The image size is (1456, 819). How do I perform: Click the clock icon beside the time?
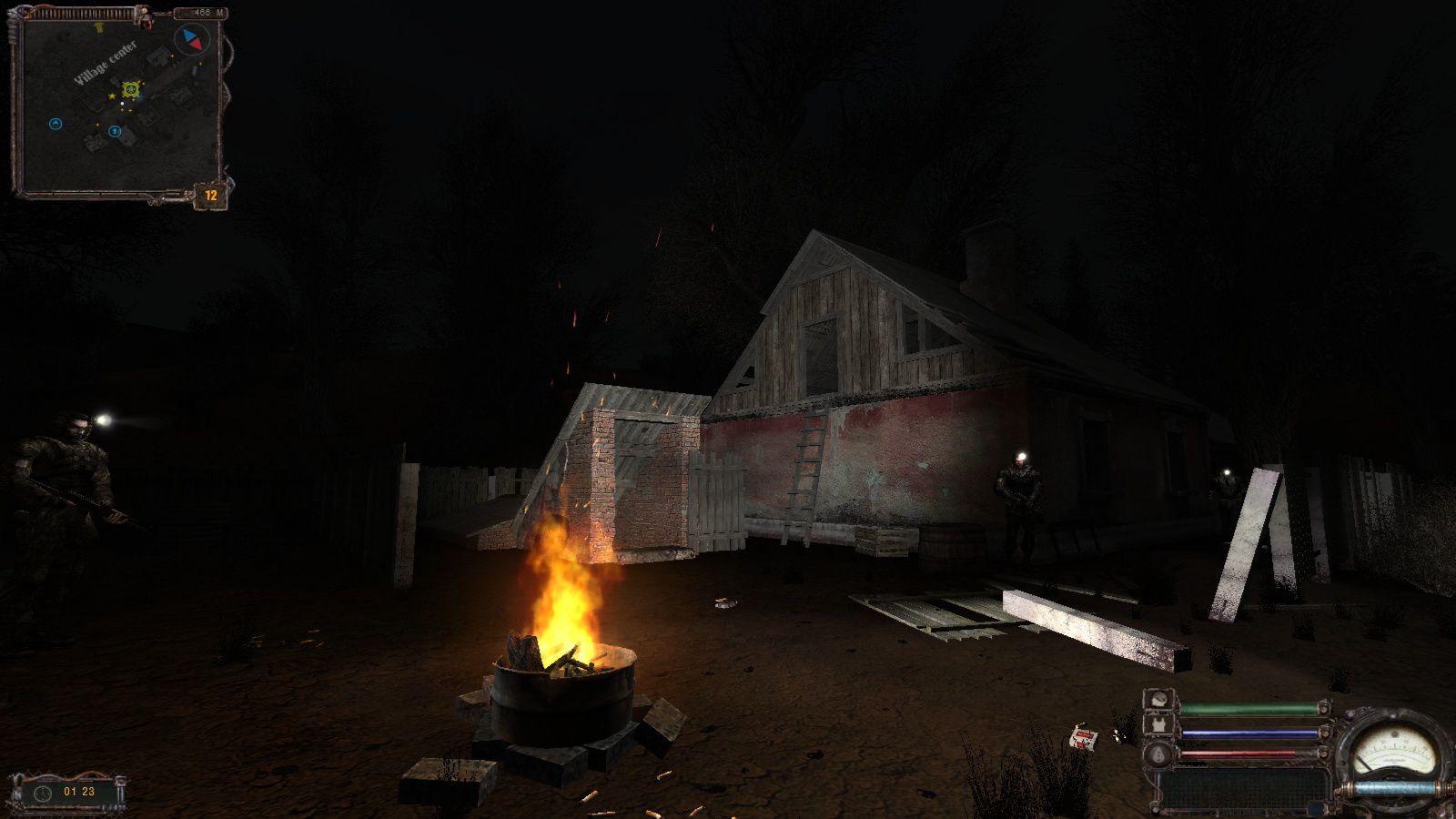pyautogui.click(x=42, y=793)
